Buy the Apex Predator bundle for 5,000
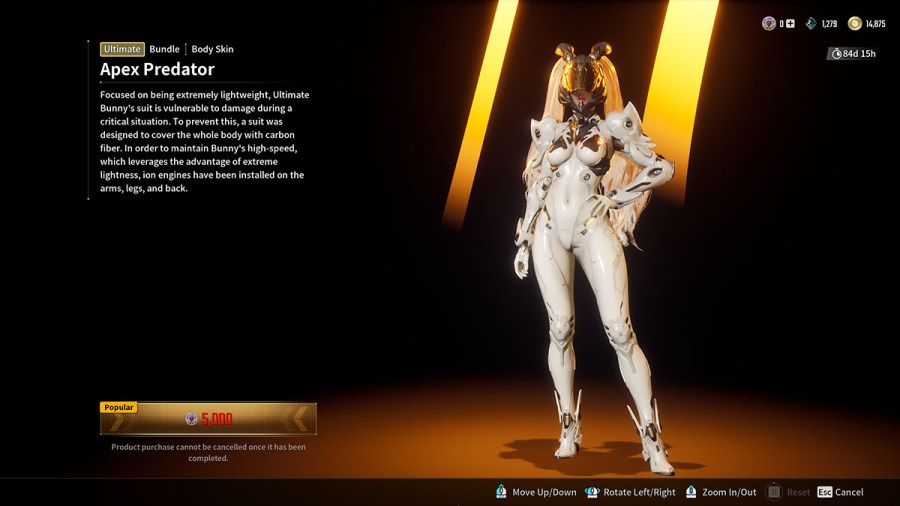This screenshot has width=900, height=506. [x=208, y=419]
